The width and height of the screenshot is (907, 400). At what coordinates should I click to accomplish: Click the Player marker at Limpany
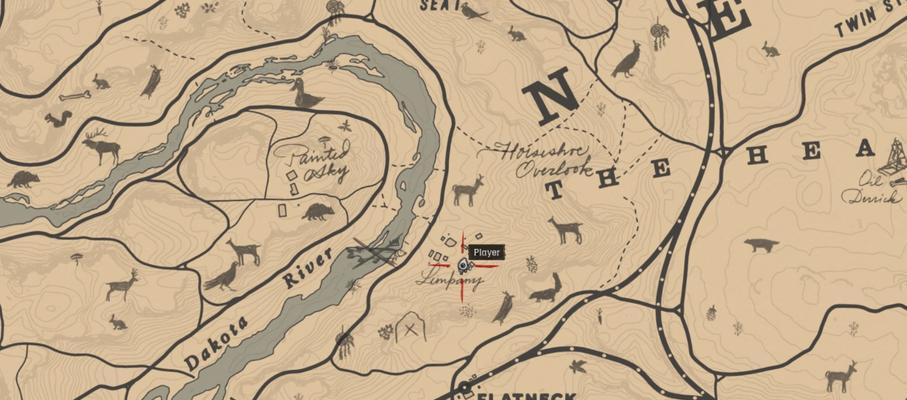tap(463, 265)
